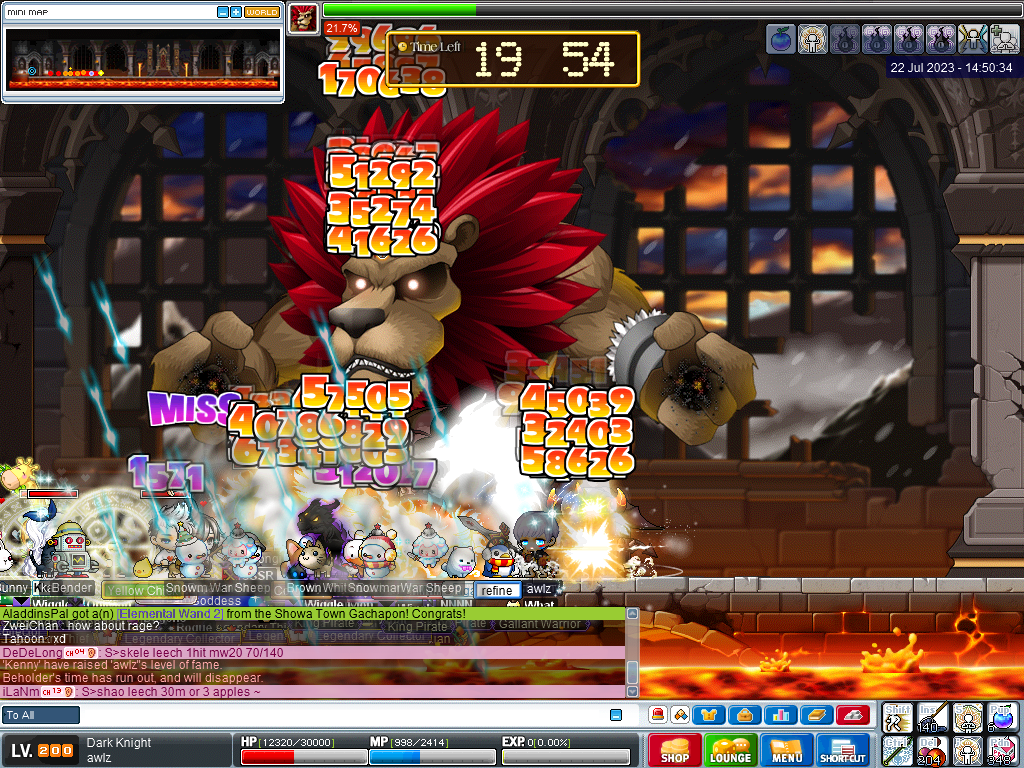
Task: Change the 'To All' chat target
Action: (41, 715)
